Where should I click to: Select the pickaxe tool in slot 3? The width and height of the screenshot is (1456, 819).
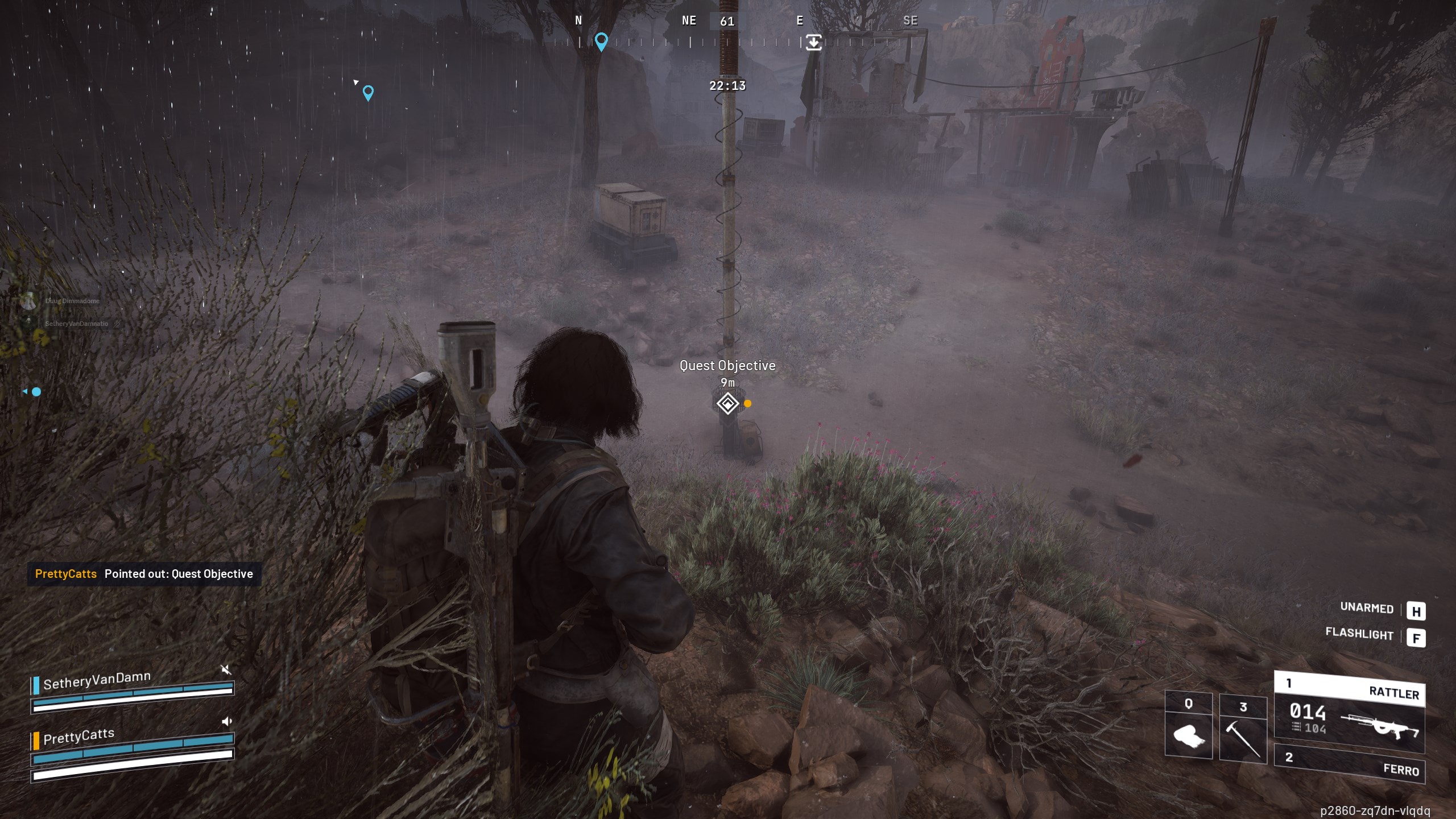click(x=1243, y=730)
